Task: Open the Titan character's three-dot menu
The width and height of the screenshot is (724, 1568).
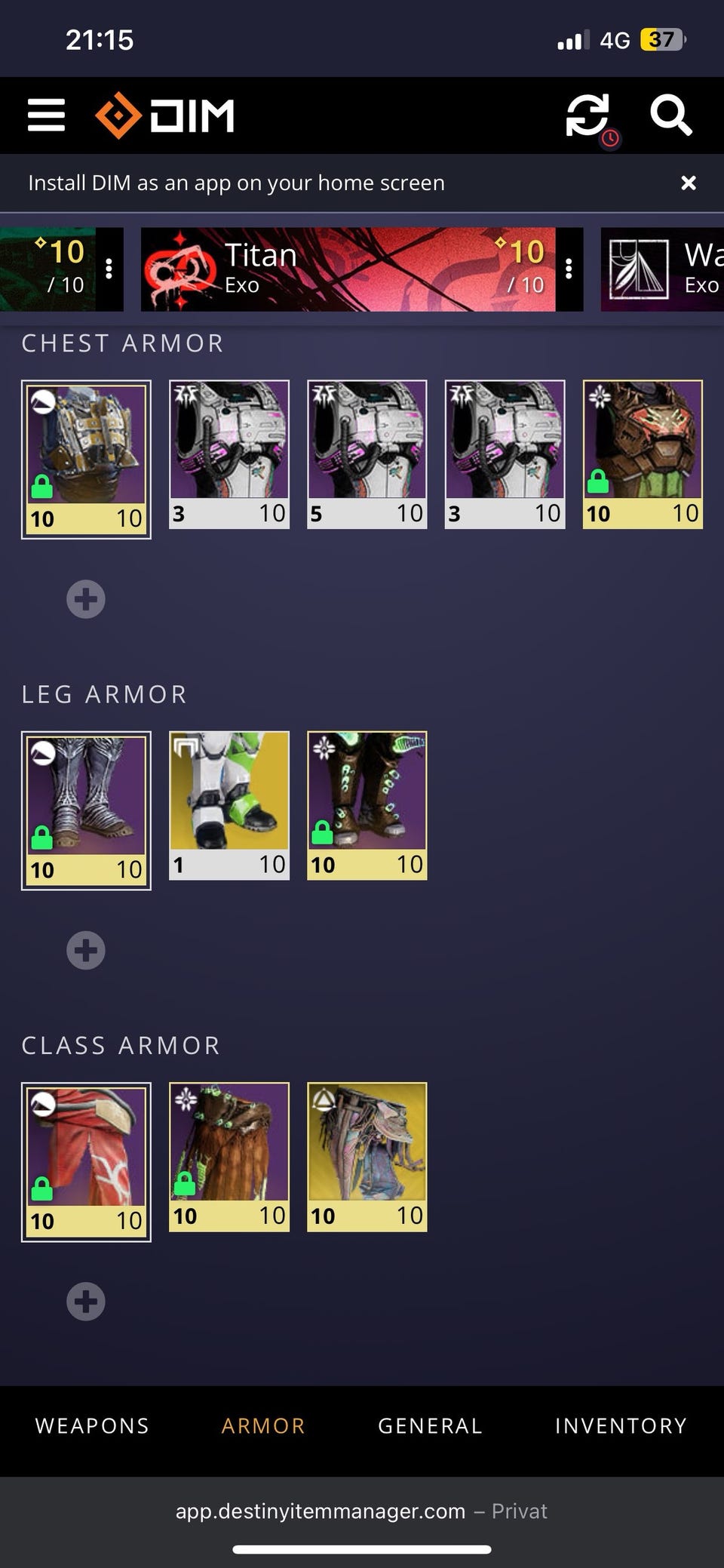Action: click(x=569, y=269)
